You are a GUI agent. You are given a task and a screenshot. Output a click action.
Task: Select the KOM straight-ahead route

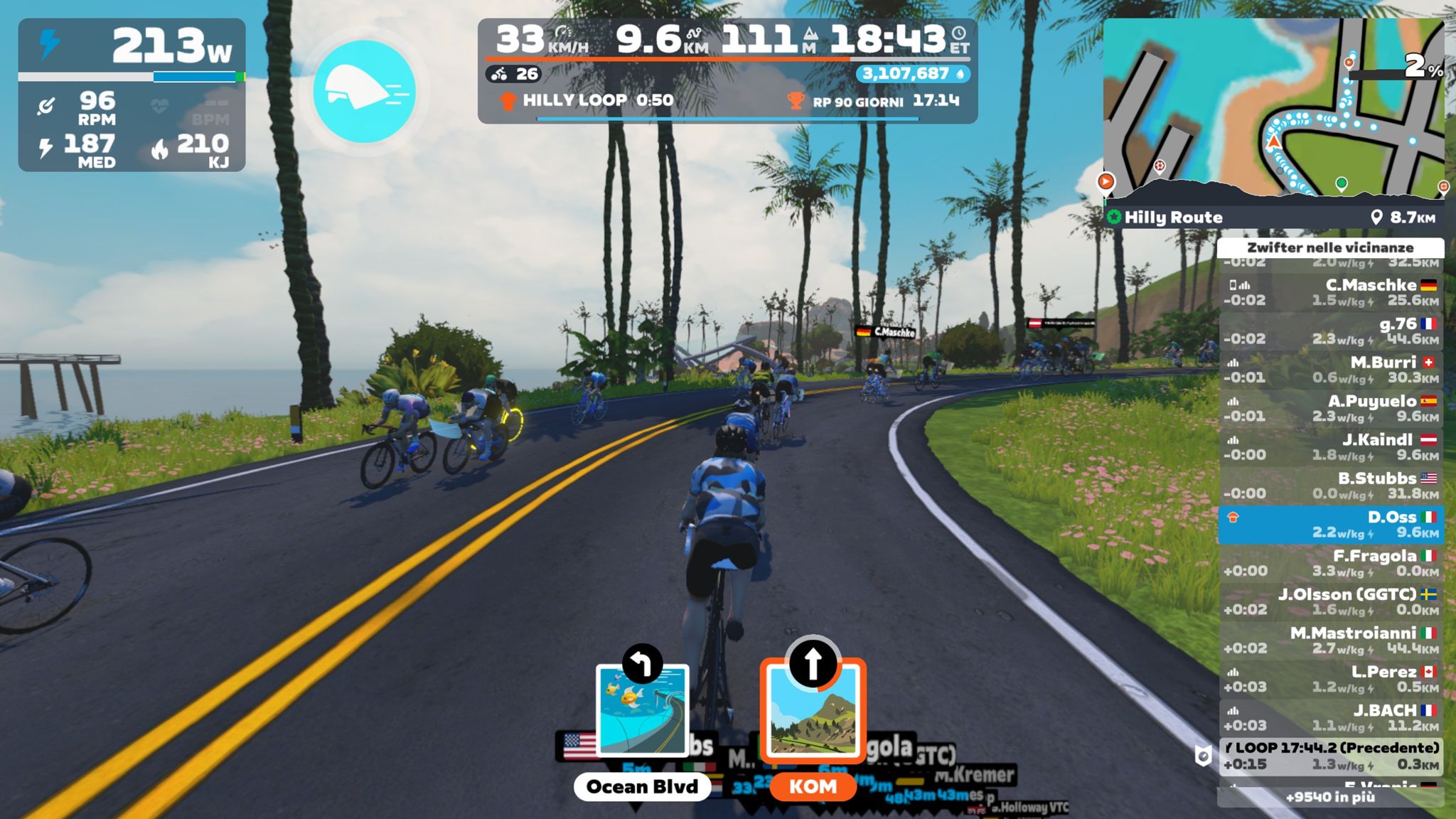813,711
